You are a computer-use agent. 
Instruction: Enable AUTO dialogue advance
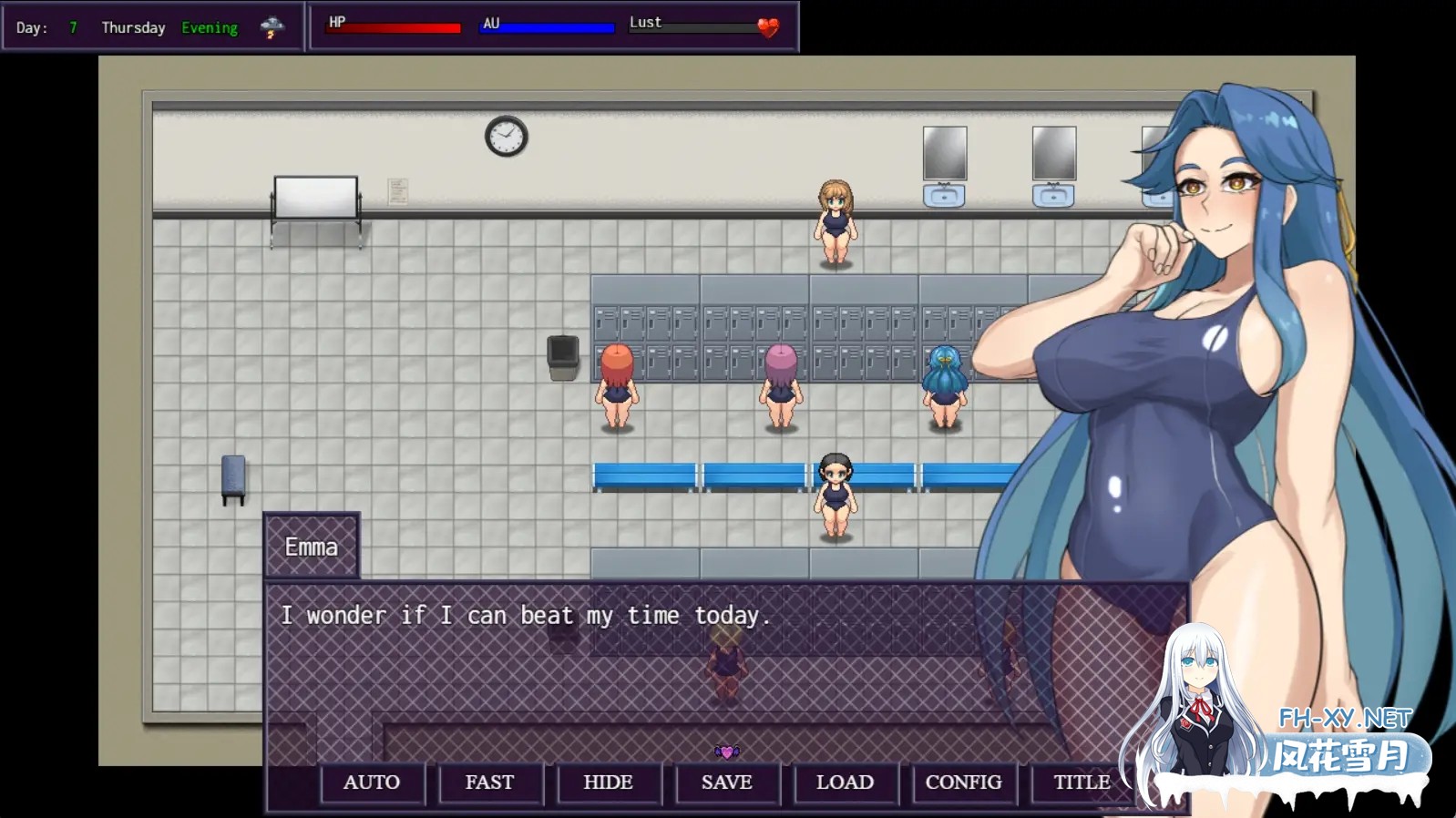[x=372, y=782]
